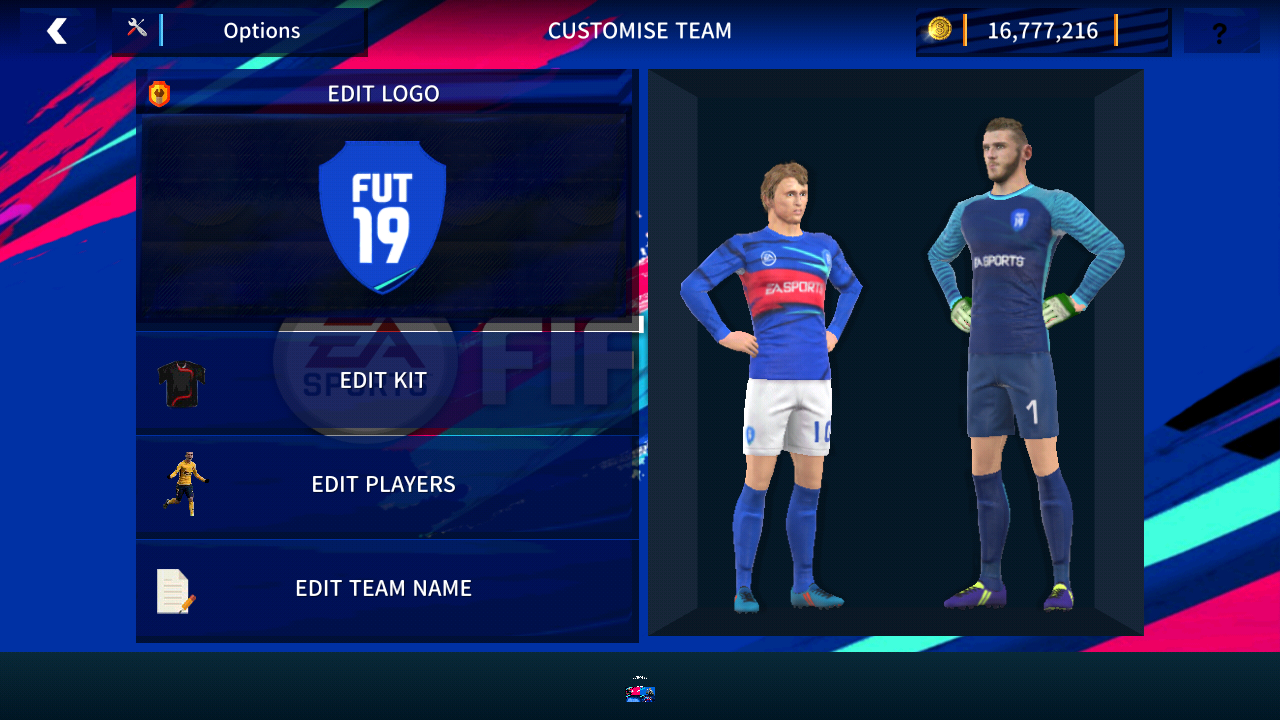This screenshot has width=1280, height=720.
Task: Select the shield crest icon next to EDIT LOGO
Action: [x=158, y=93]
